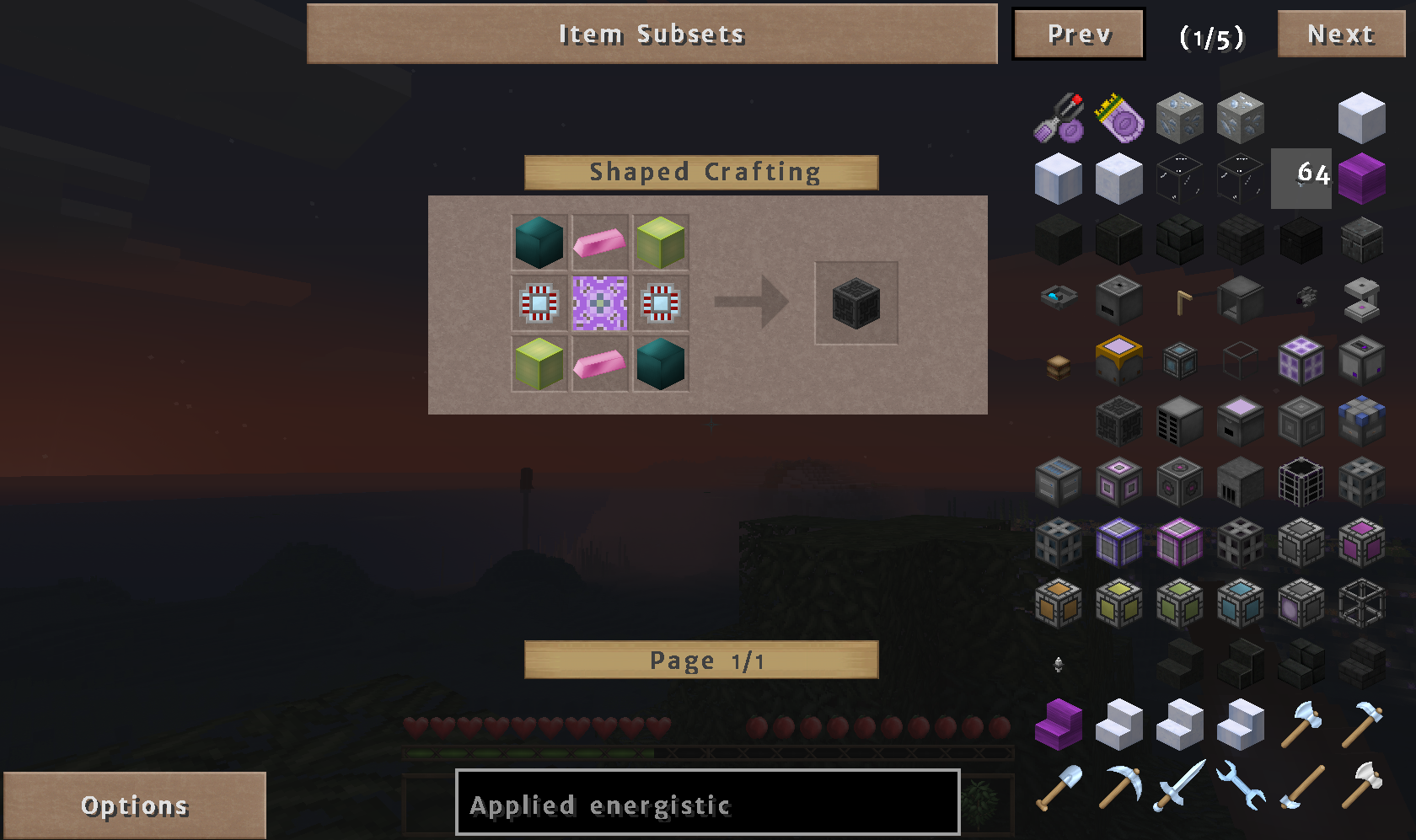Select the purple stairs item

[1059, 725]
